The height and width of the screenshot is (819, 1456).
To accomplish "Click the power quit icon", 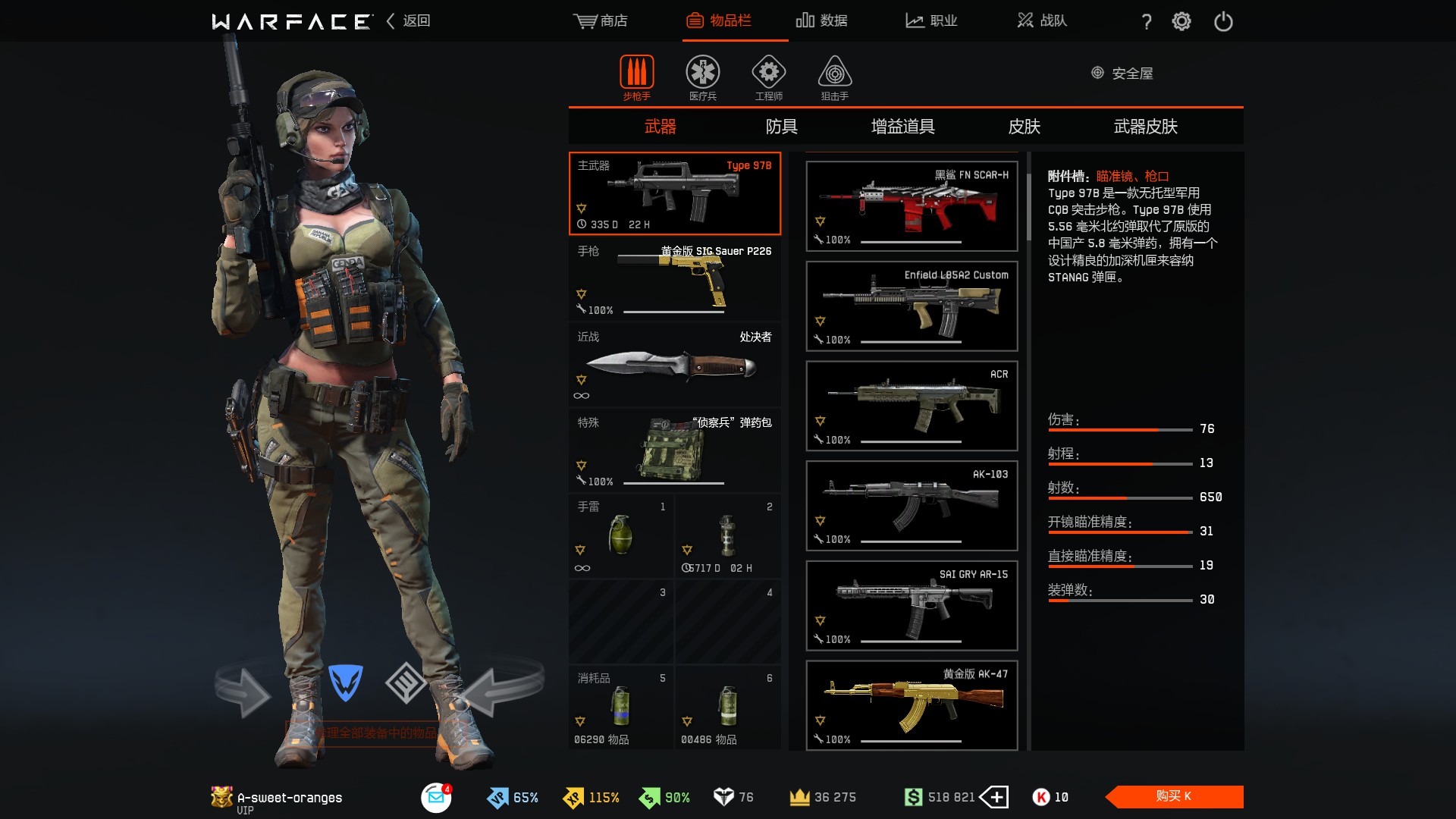I will [x=1223, y=21].
